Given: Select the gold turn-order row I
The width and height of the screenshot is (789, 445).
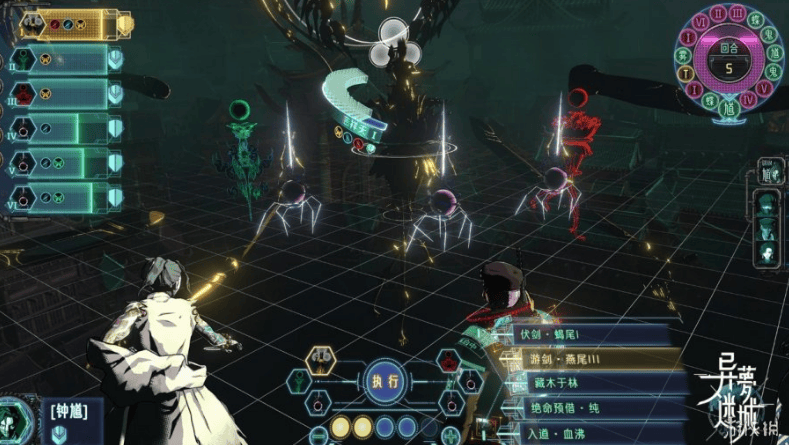Looking at the screenshot, I should click(60, 24).
